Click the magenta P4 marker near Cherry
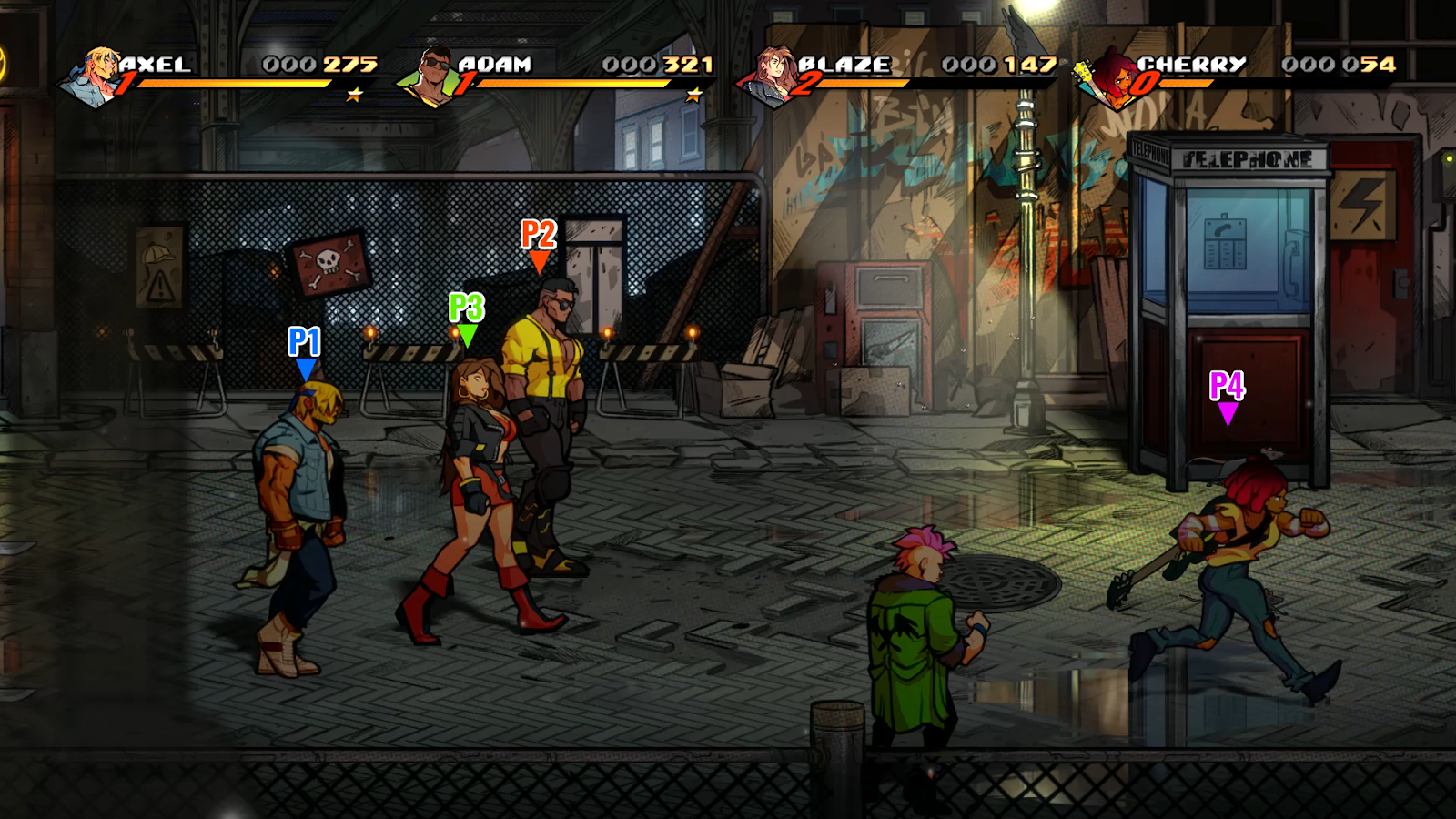The image size is (1456, 819). (x=1227, y=398)
